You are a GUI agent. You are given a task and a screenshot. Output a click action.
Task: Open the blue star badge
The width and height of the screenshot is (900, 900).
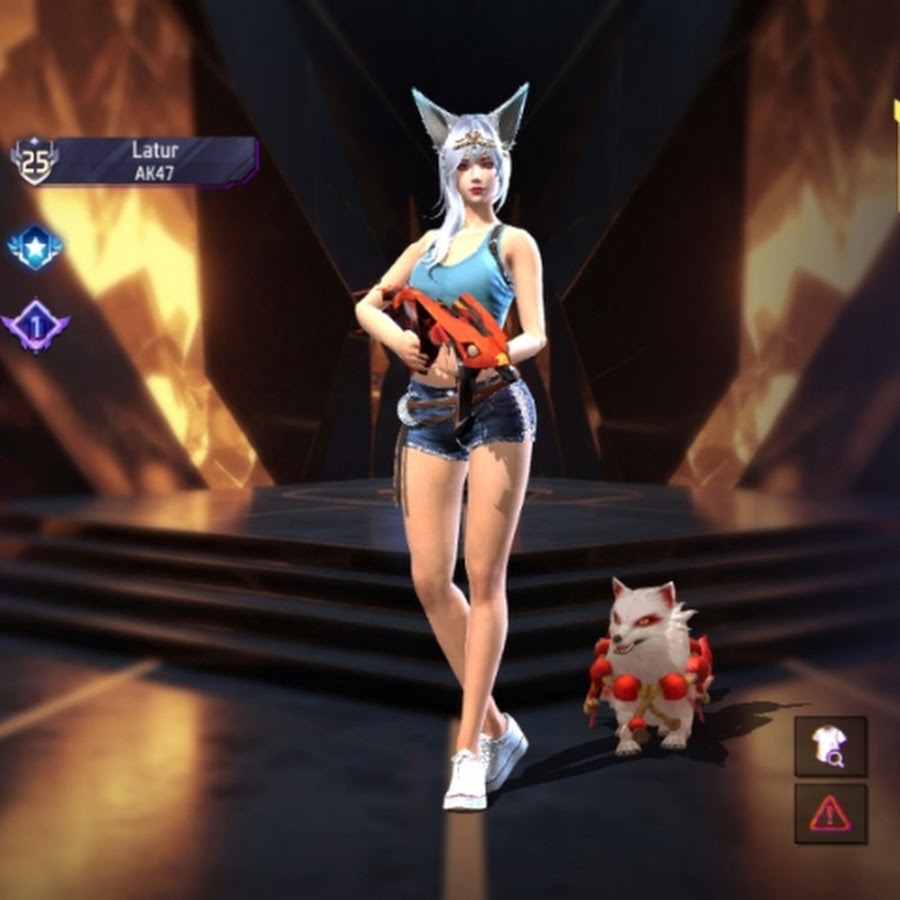pos(35,246)
